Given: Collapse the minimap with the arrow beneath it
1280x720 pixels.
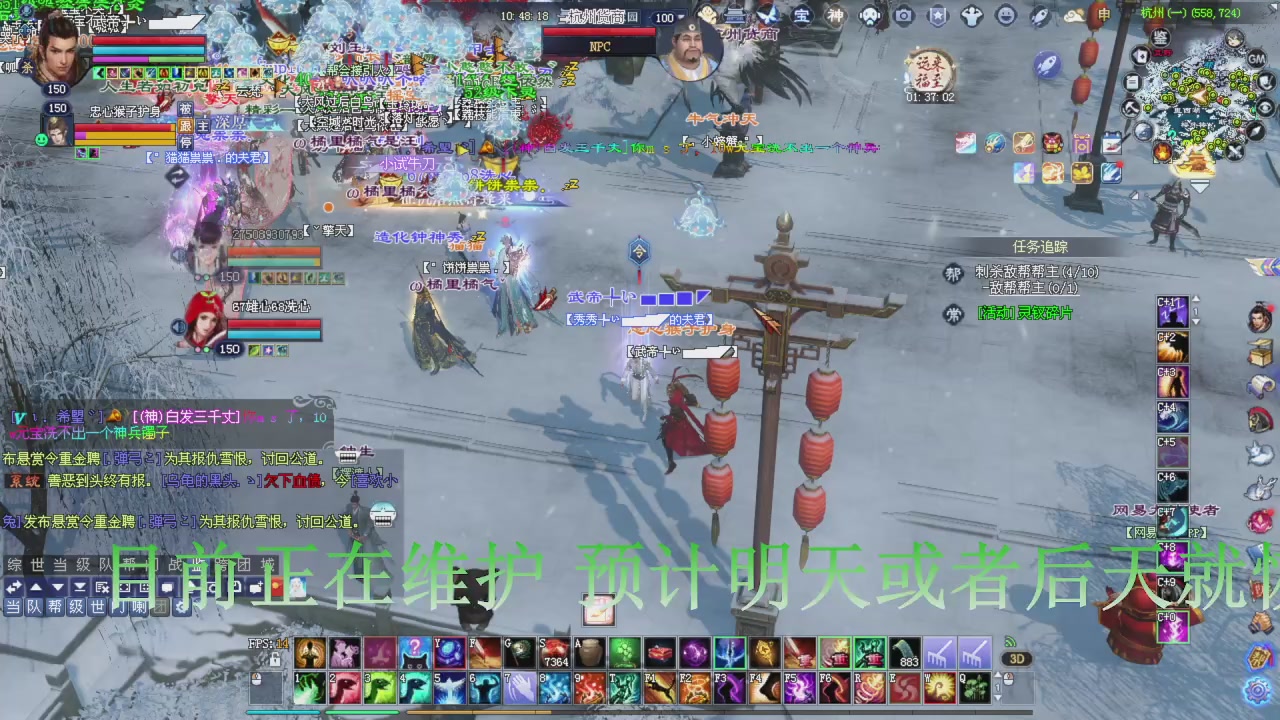Looking at the screenshot, I should 1200,186.
